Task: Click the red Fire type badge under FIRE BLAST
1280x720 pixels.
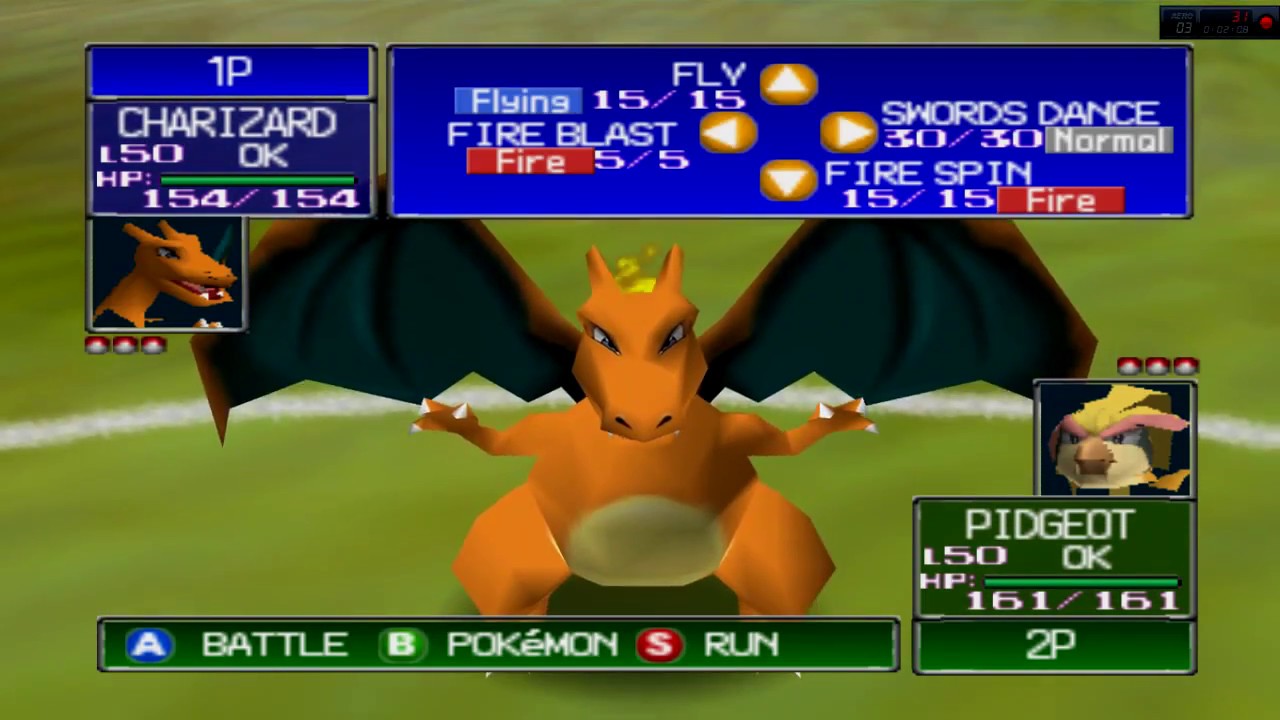Action: [528, 161]
